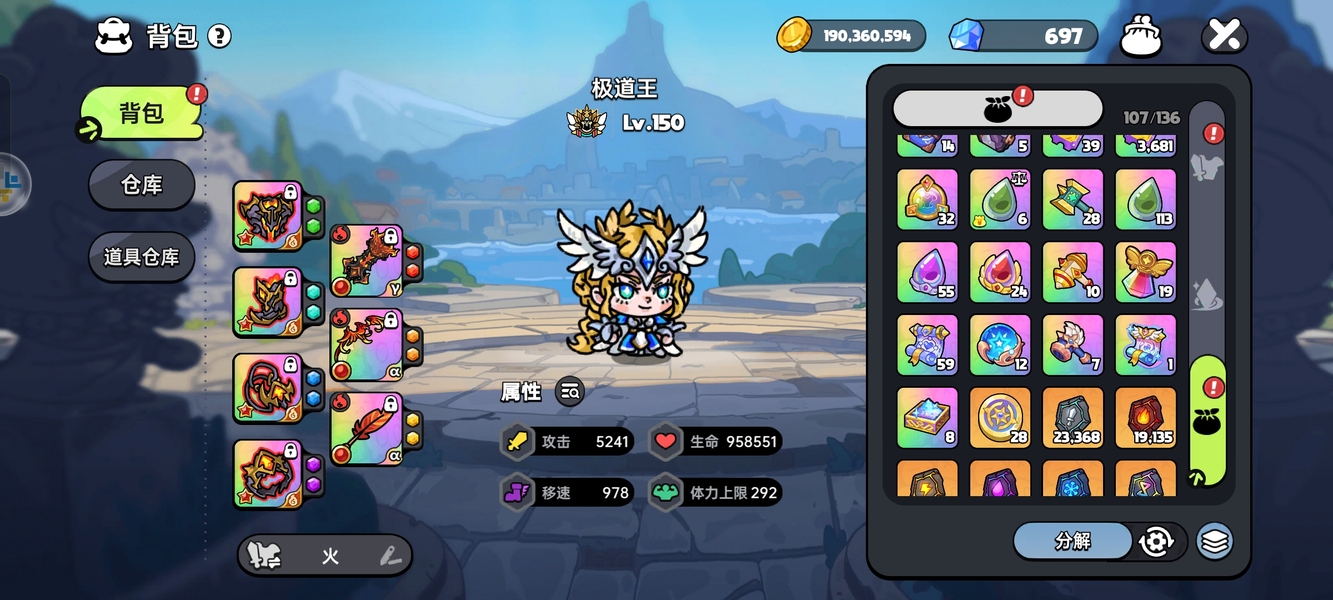Switch to the 背包 tab

tap(141, 113)
